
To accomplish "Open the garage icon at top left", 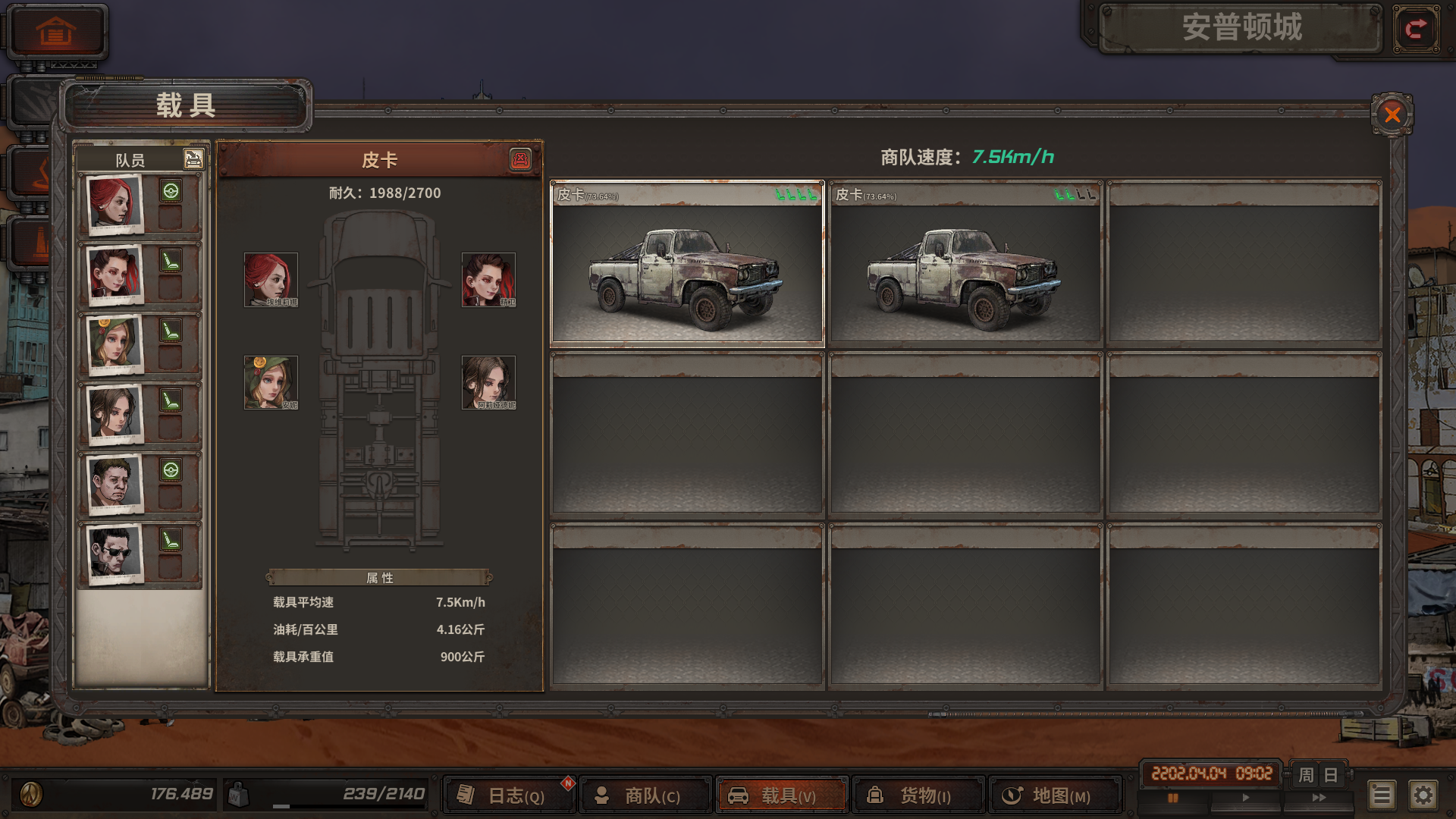I will (x=55, y=32).
